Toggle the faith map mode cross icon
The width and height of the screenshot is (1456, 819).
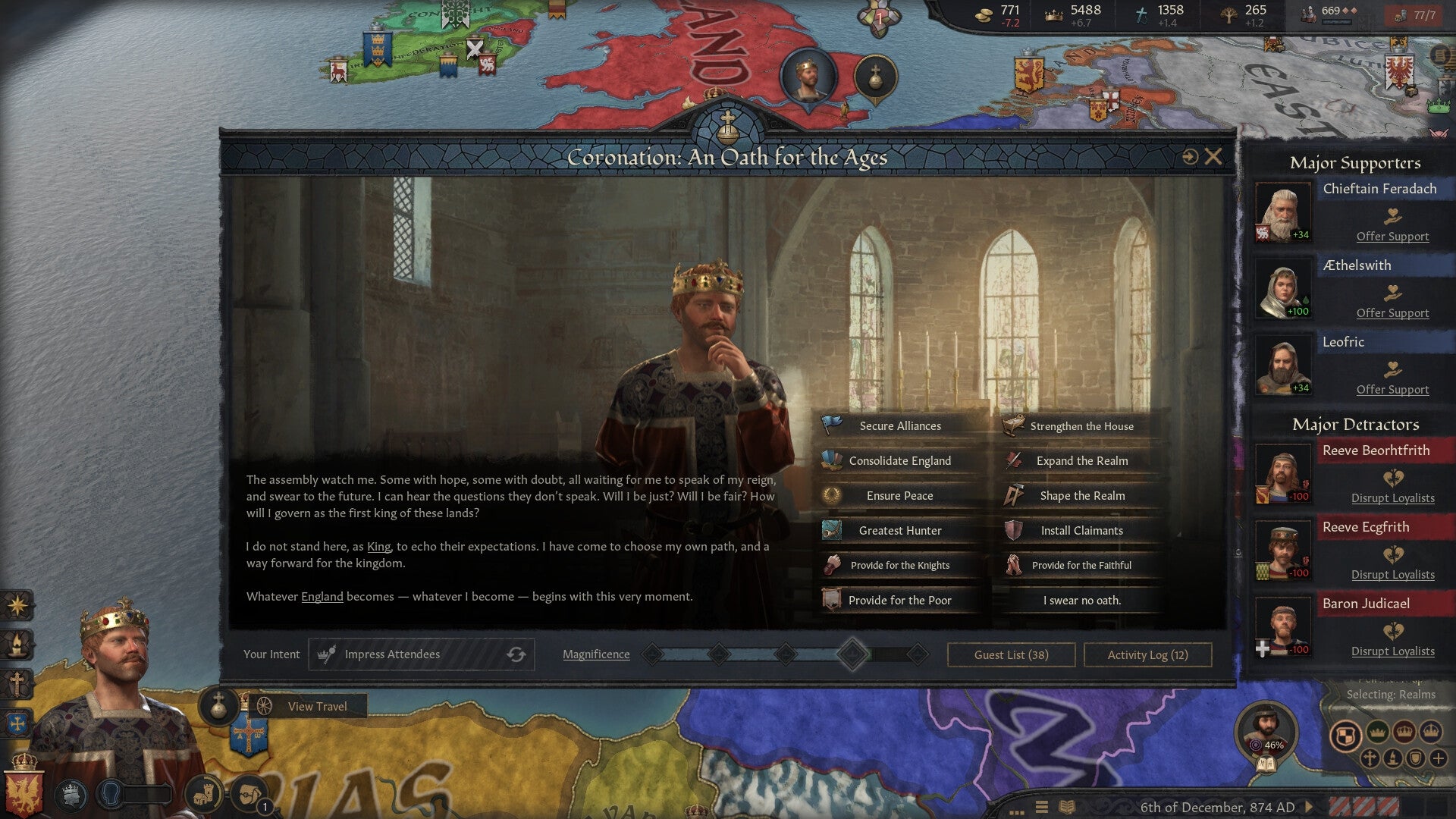(x=1370, y=758)
